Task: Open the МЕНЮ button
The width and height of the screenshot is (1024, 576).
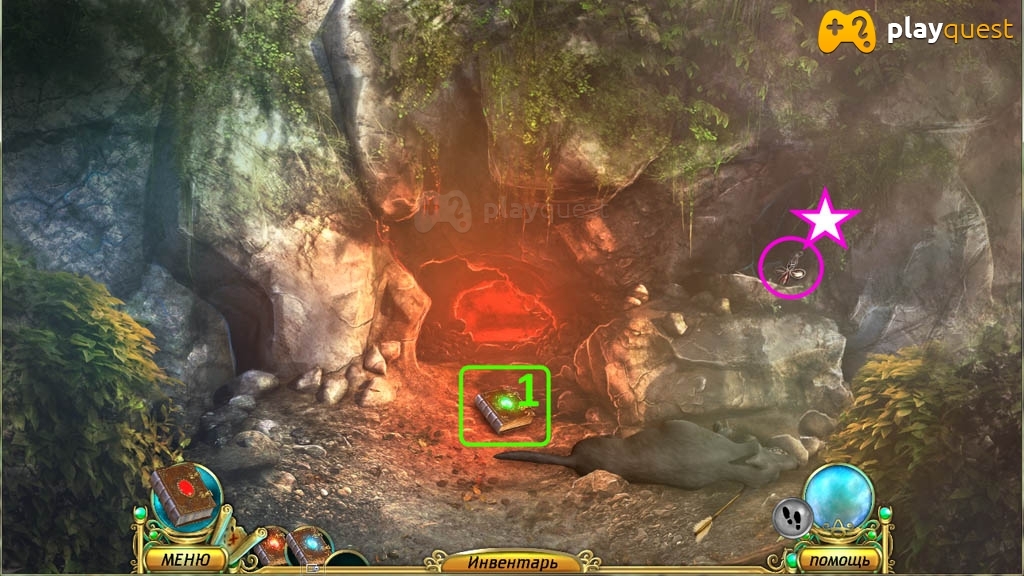Action: (x=182, y=558)
